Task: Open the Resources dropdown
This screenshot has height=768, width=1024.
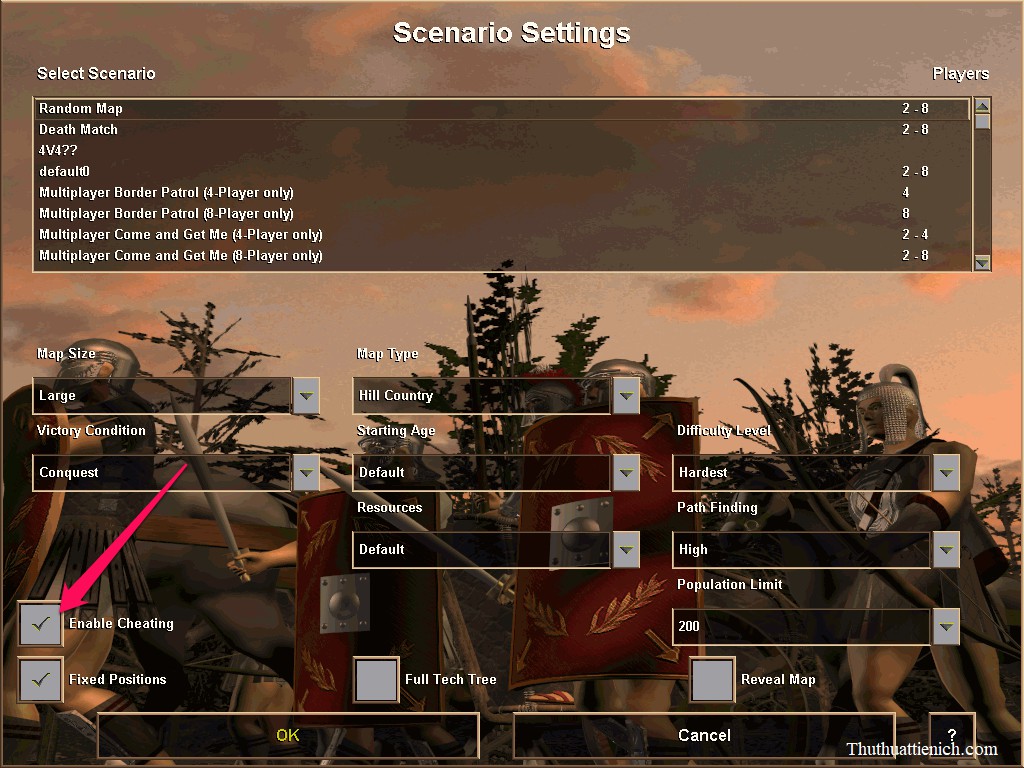Action: tap(626, 550)
